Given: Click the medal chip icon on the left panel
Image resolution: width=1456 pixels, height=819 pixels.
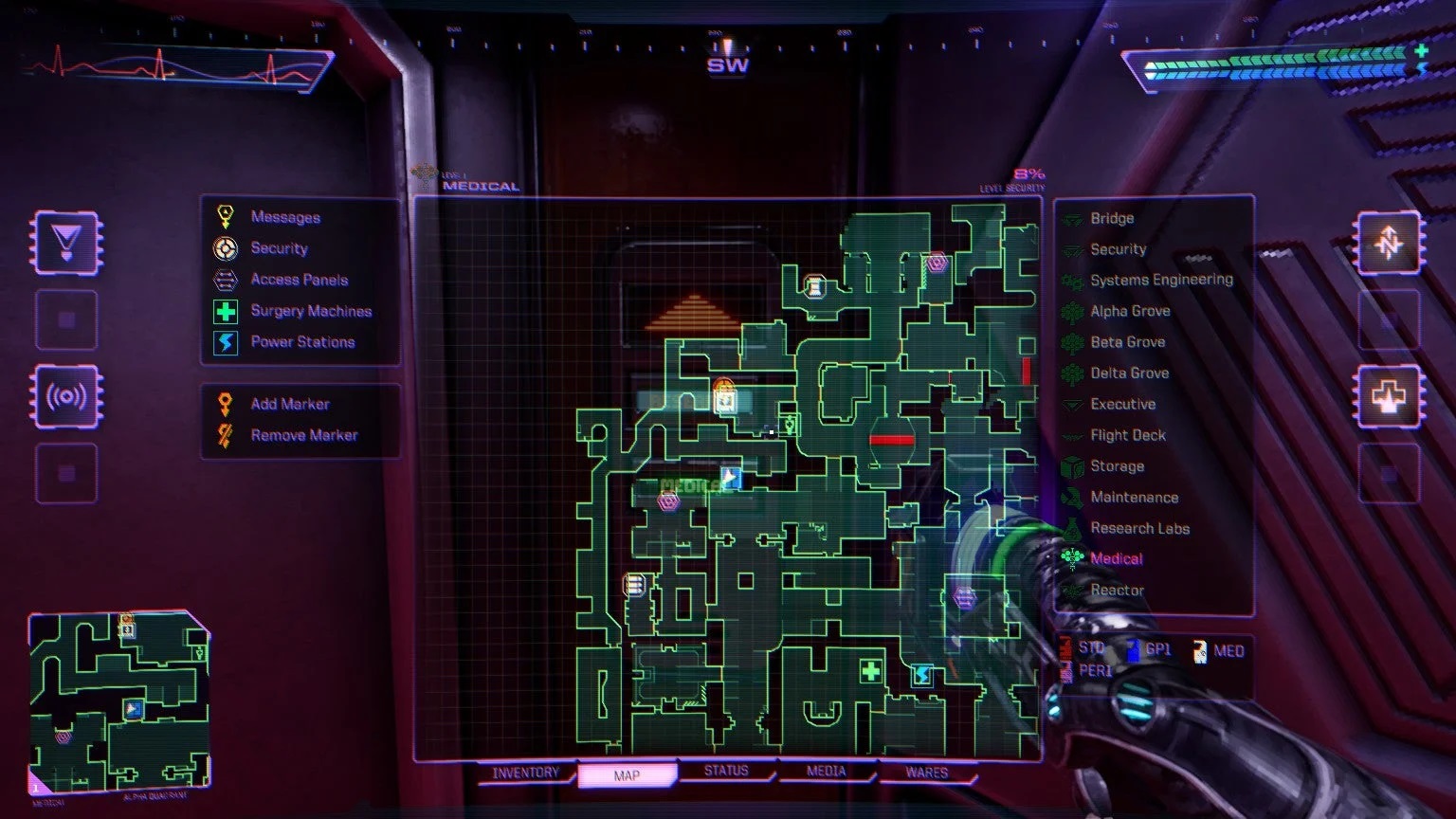Looking at the screenshot, I should (66, 240).
